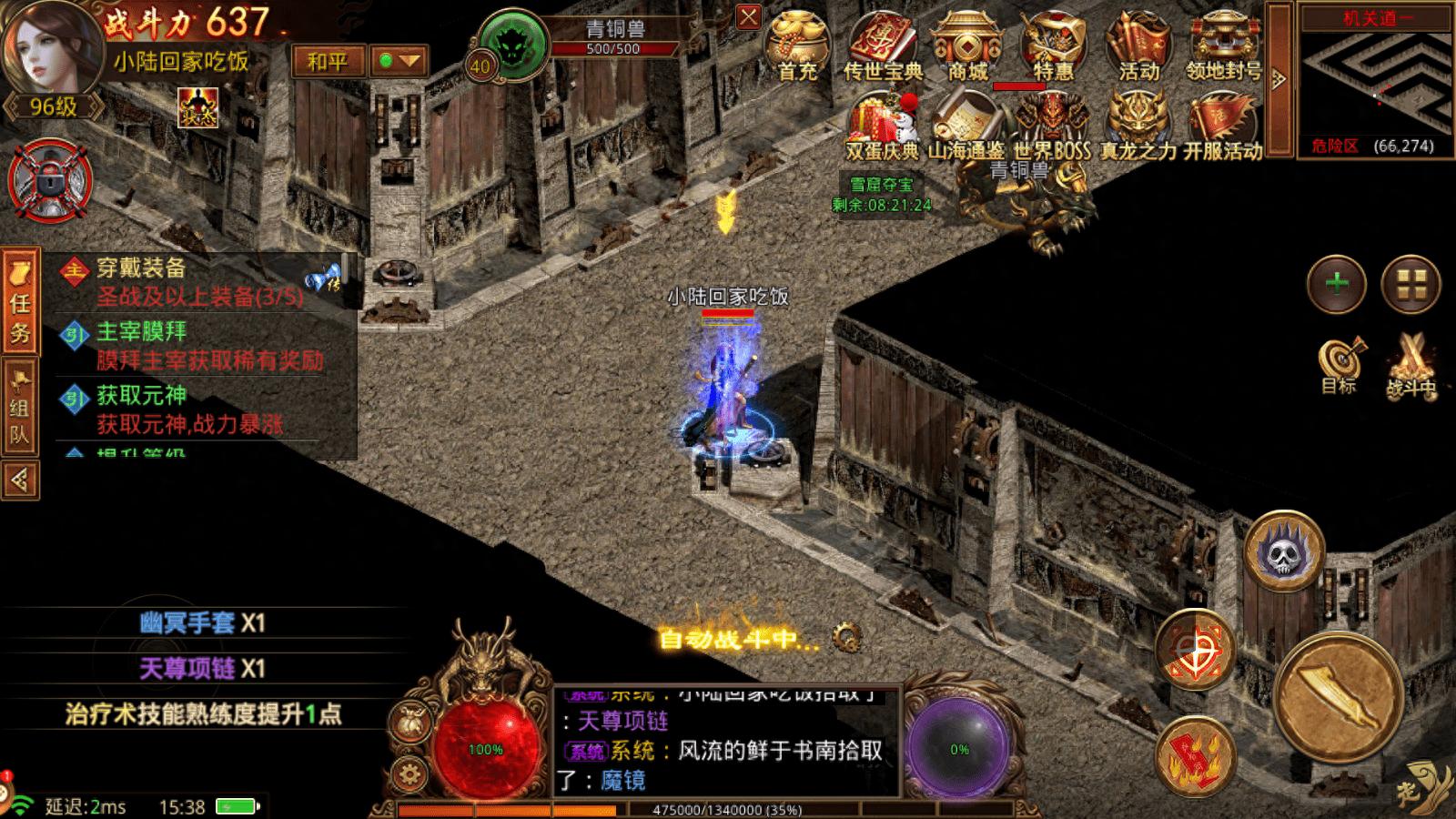Use the sword basic attack button

point(1337,700)
